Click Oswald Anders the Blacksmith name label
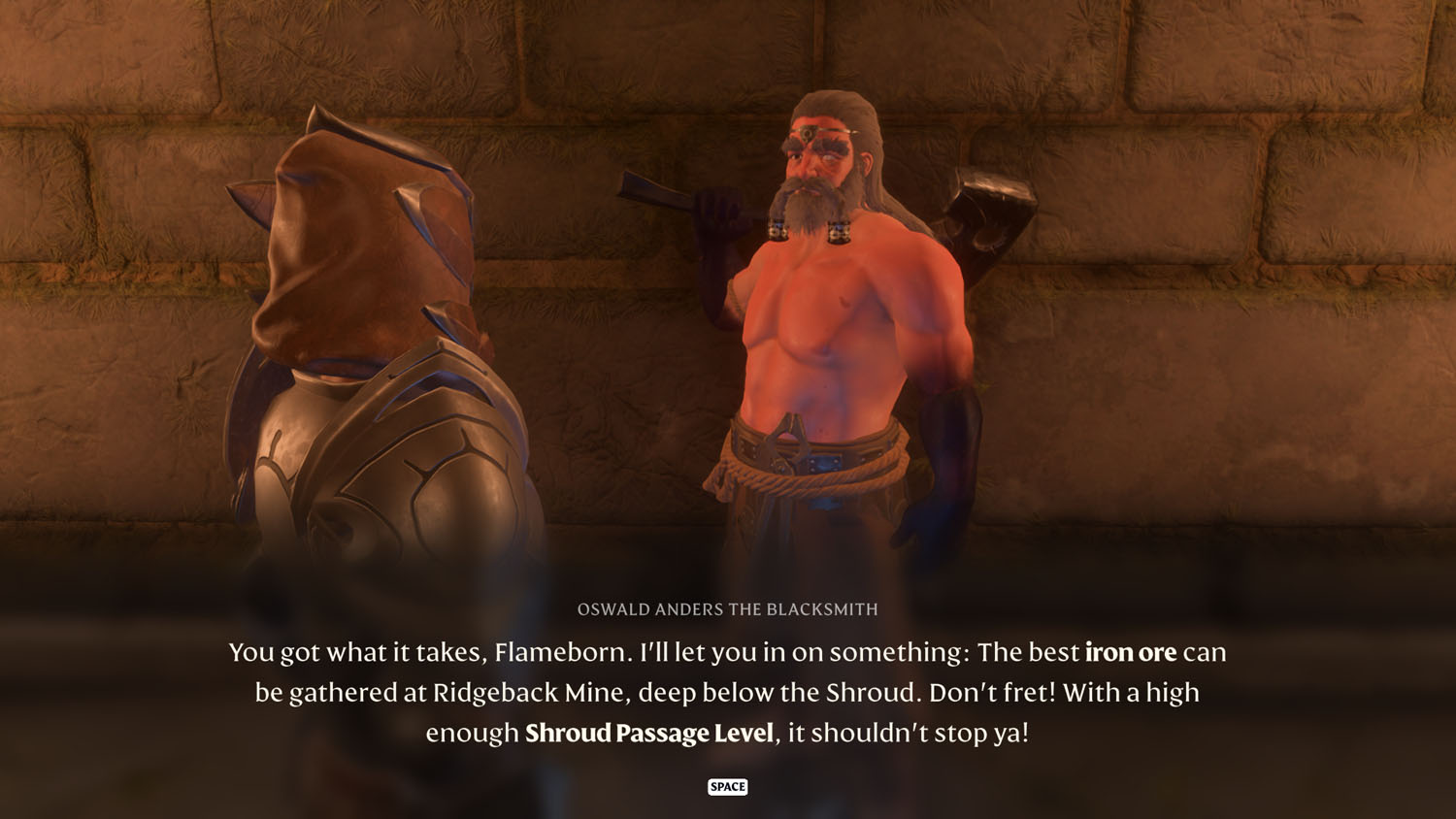Screen dimensions: 1456x819 point(728,609)
